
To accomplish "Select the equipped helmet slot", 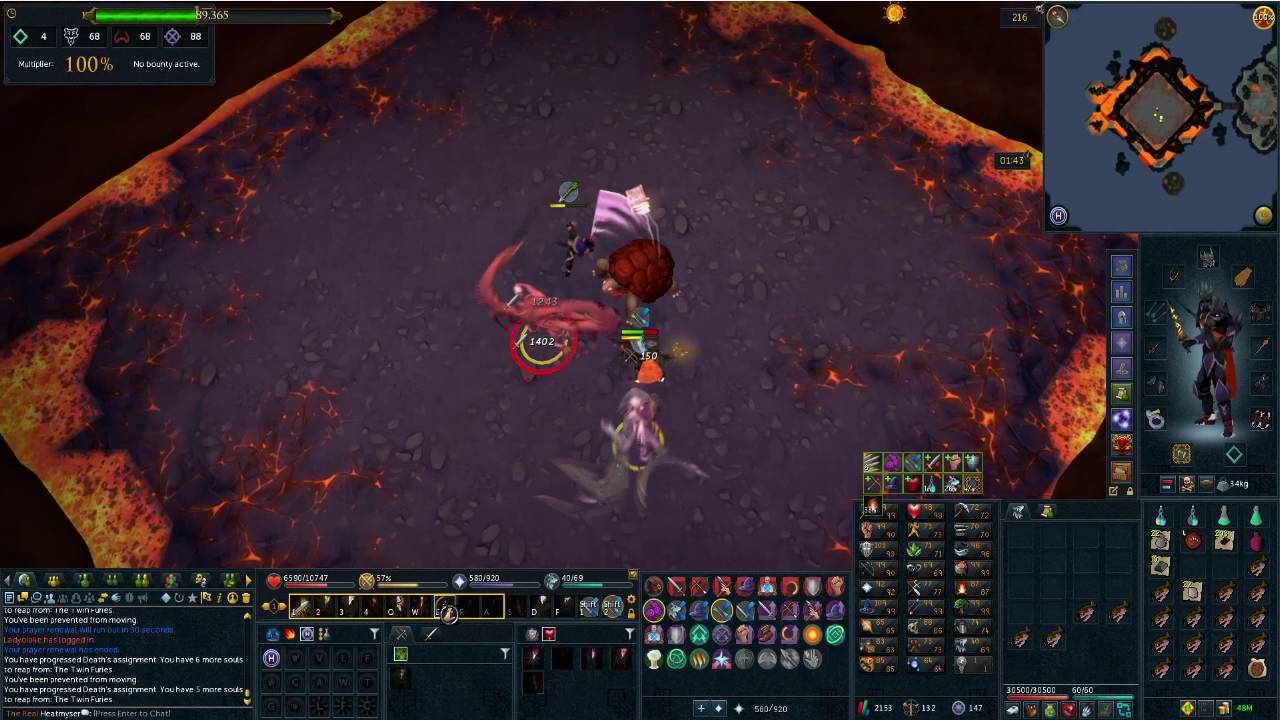I will [1208, 258].
